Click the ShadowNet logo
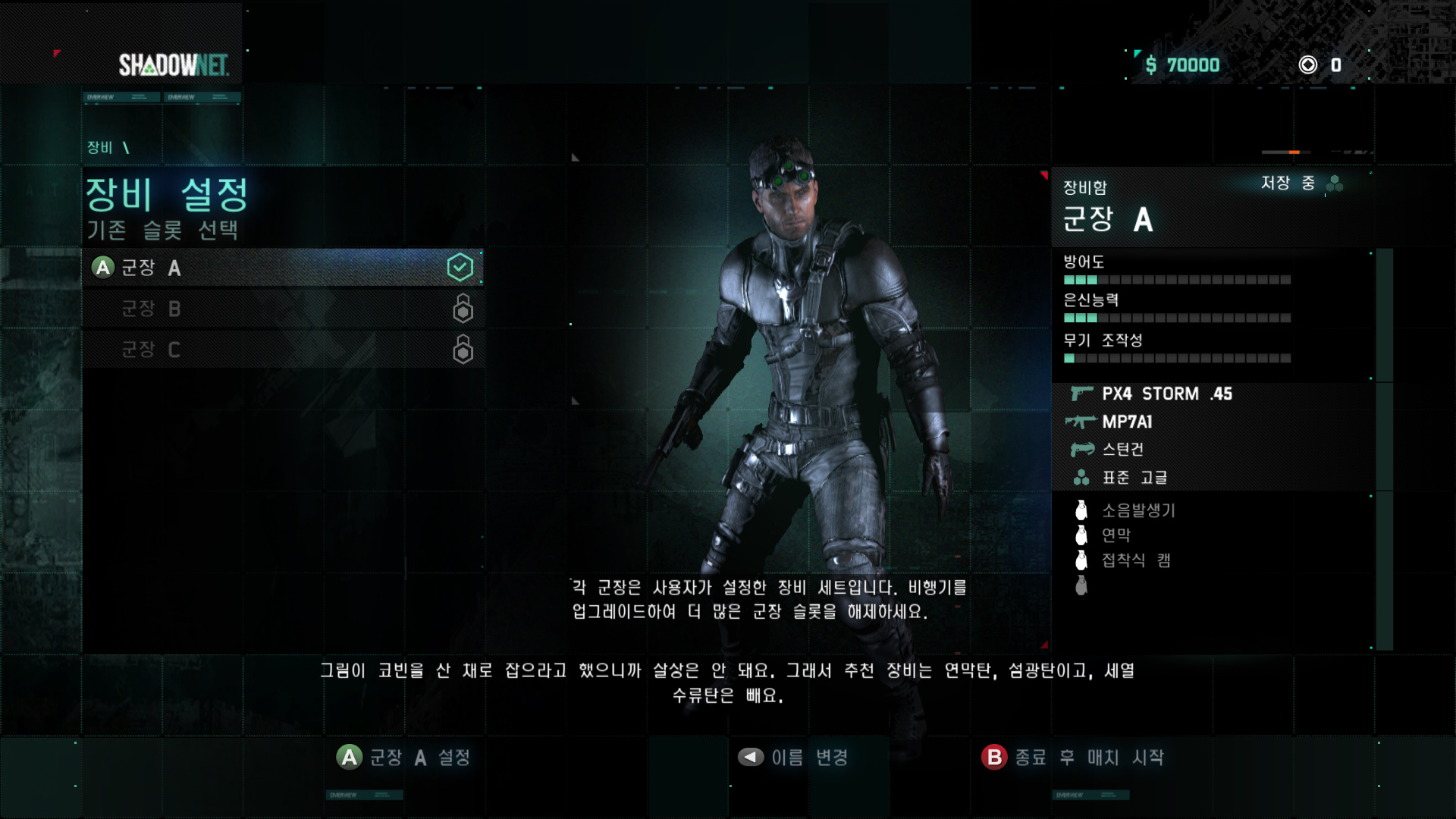The image size is (1456, 819). (174, 65)
